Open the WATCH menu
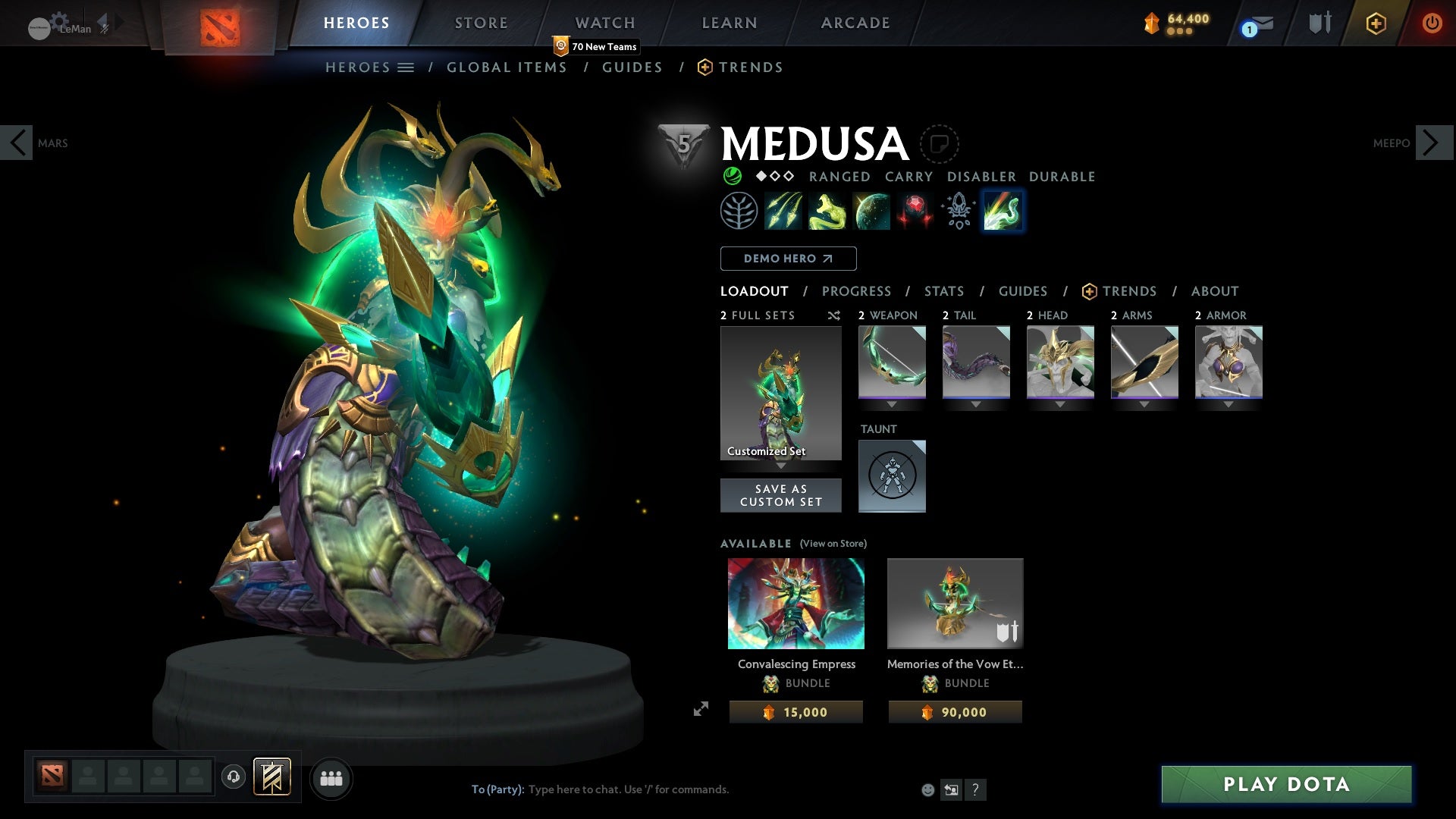1456x819 pixels. pyautogui.click(x=604, y=22)
